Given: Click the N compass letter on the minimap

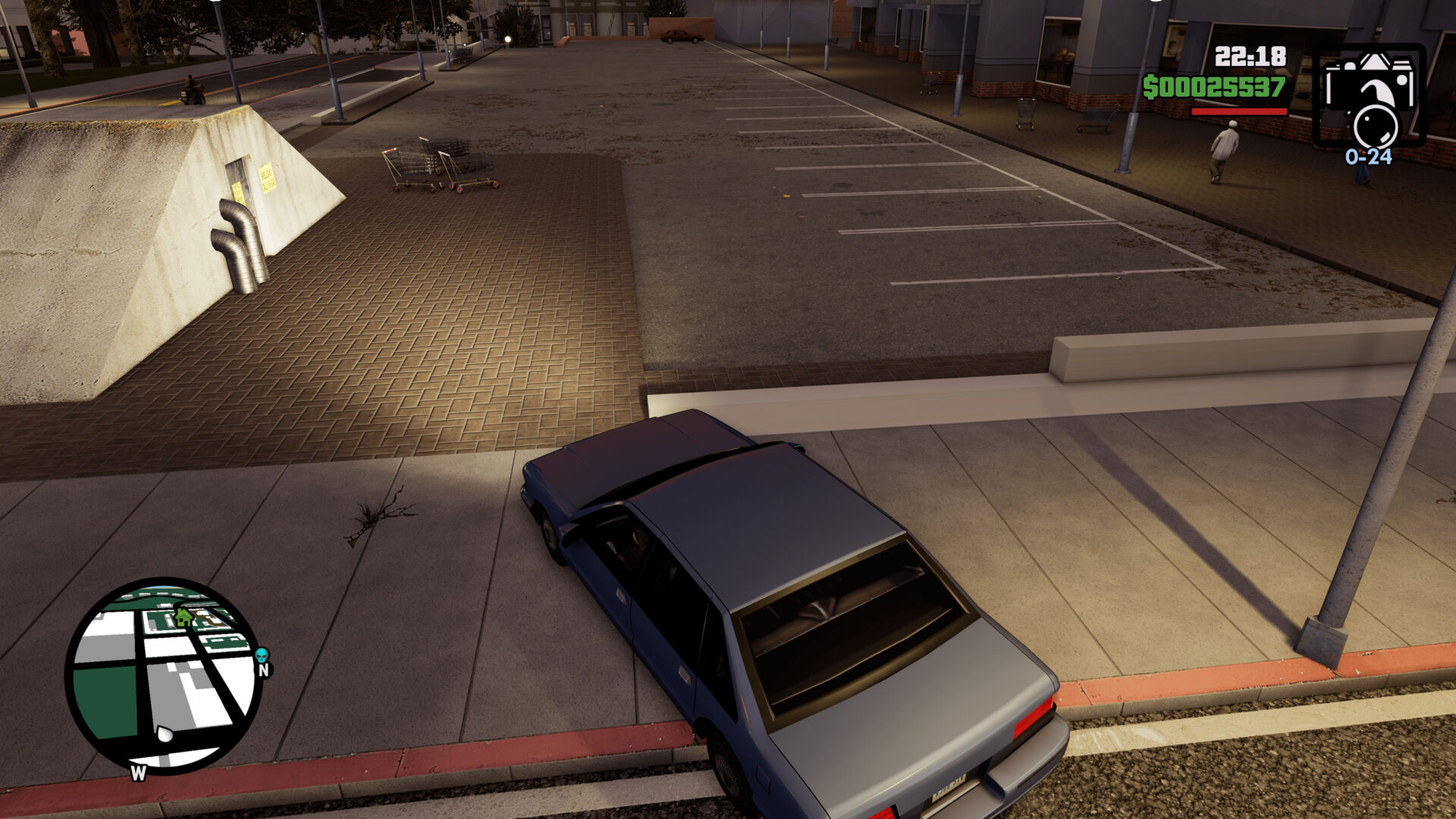Looking at the screenshot, I should (263, 672).
